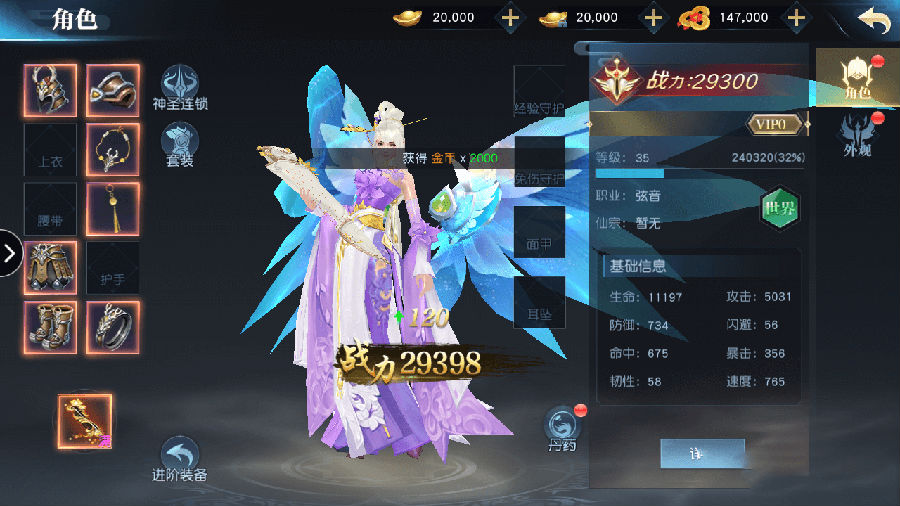Image resolution: width=900 pixels, height=506 pixels.
Task: Switch to the 外观 appearance tab
Action: point(858,135)
